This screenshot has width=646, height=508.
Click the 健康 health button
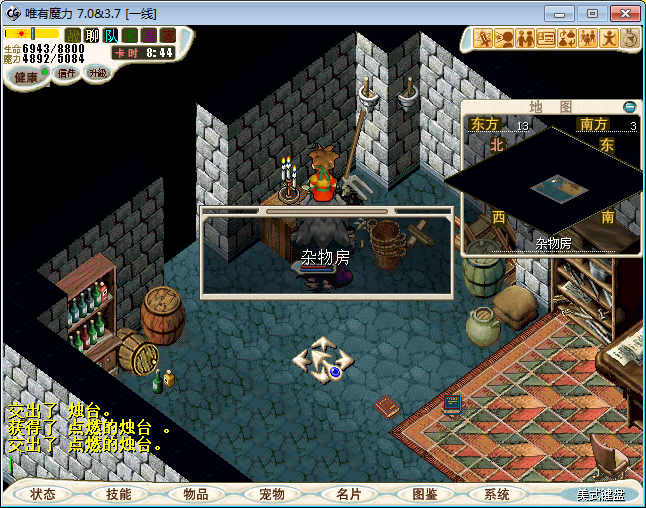[25, 76]
